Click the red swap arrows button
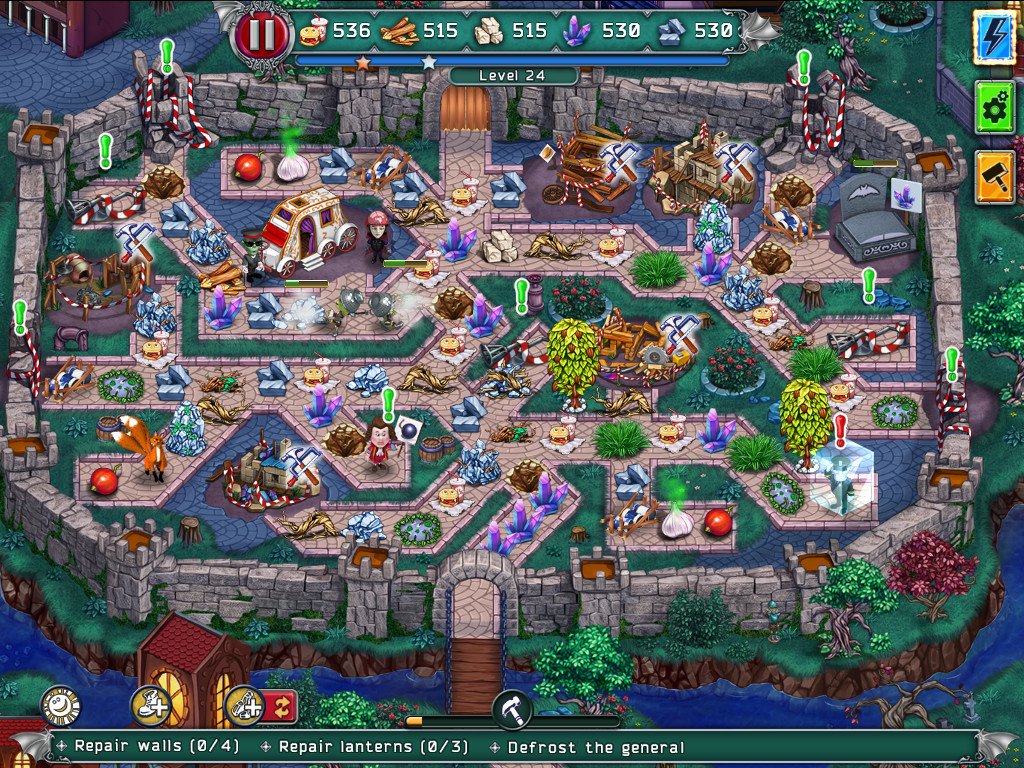Image resolution: width=1024 pixels, height=768 pixels. 280,706
